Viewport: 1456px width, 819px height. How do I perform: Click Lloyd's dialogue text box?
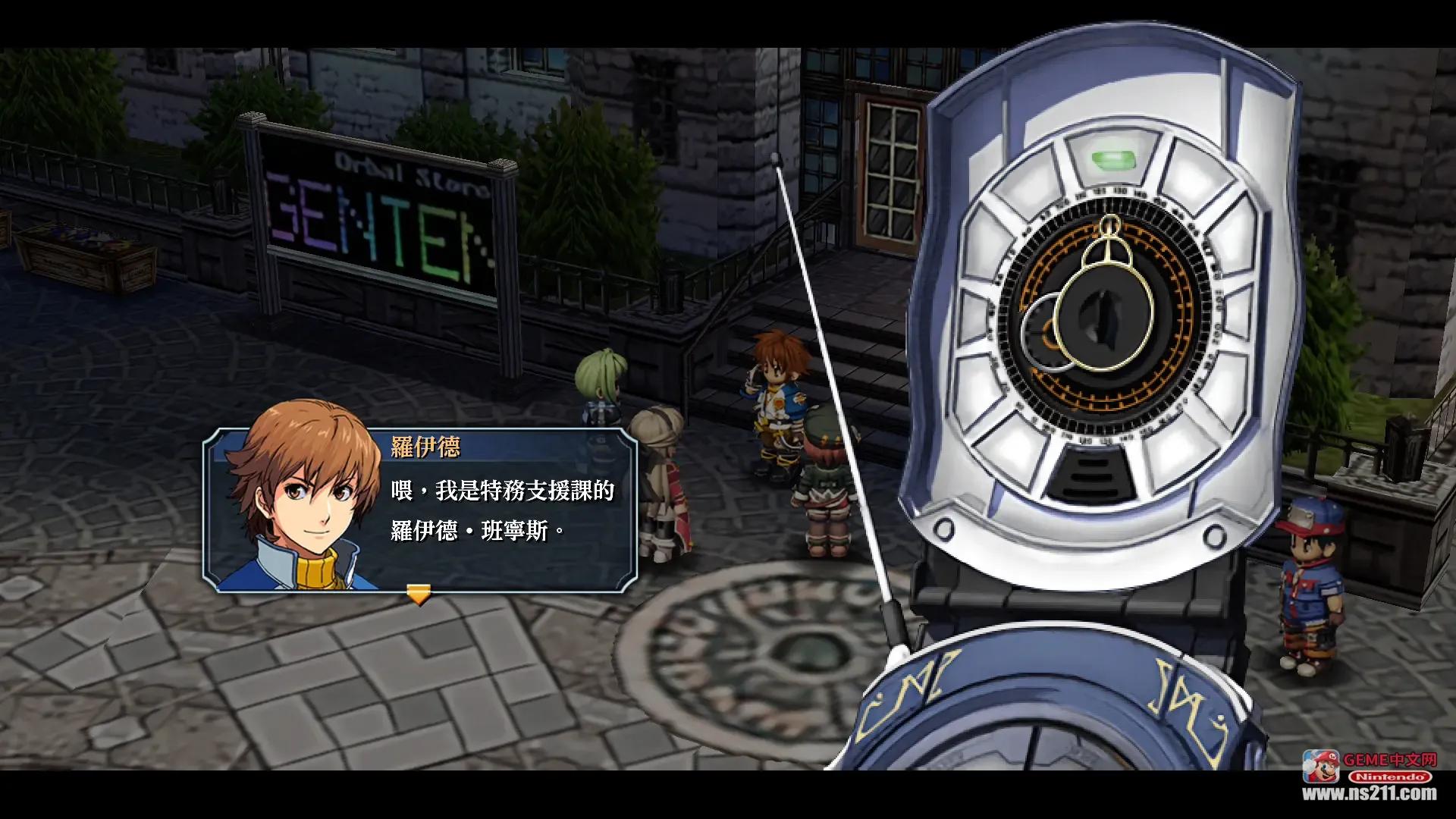502,510
